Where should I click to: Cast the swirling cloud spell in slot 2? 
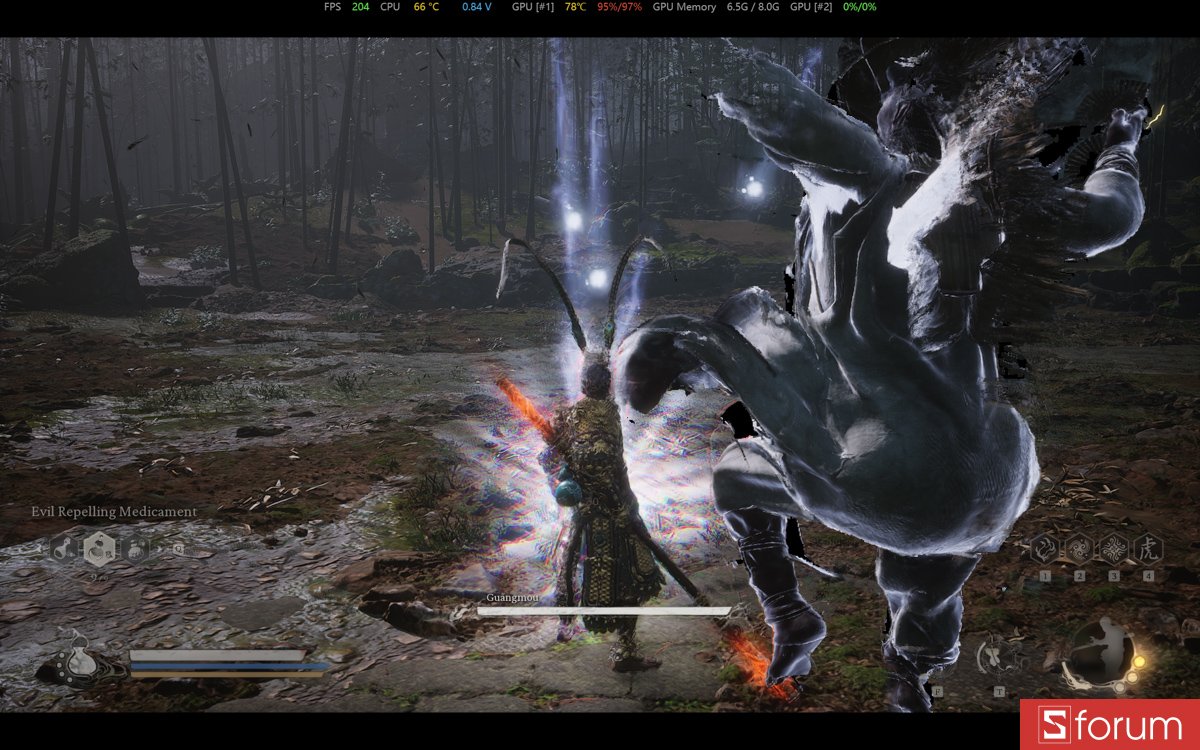click(1079, 548)
